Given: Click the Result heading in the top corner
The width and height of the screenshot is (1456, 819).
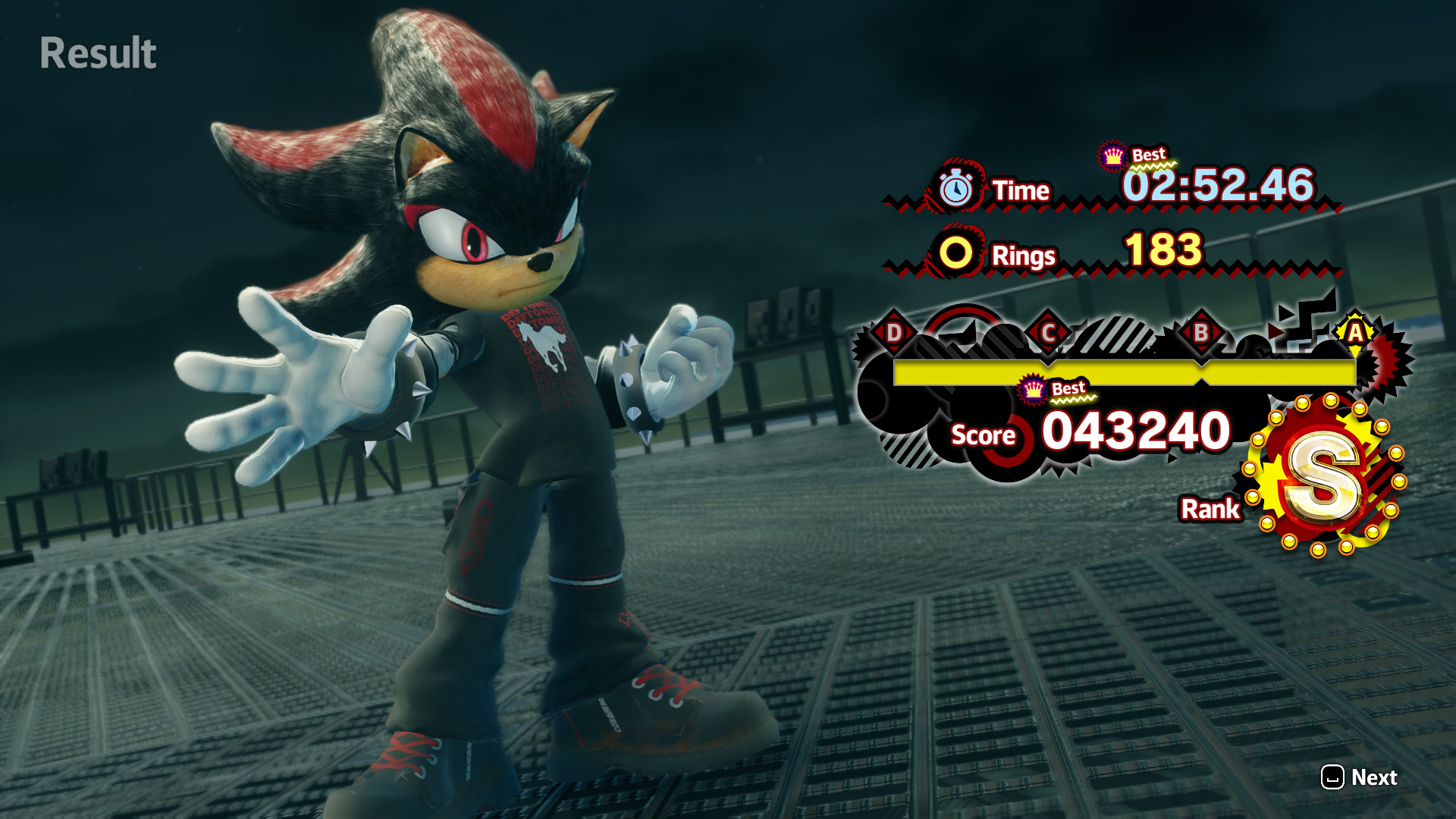Looking at the screenshot, I should click(x=97, y=53).
